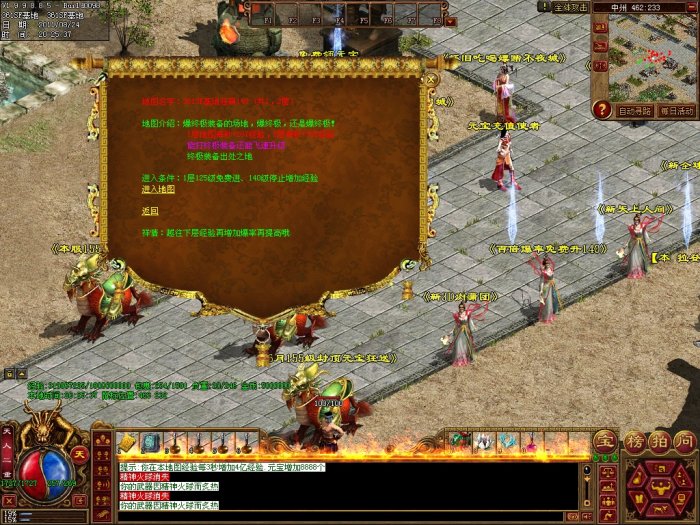Click the 进入地图 link to enter the map
Image resolution: width=700 pixels, height=525 pixels.
click(x=158, y=188)
